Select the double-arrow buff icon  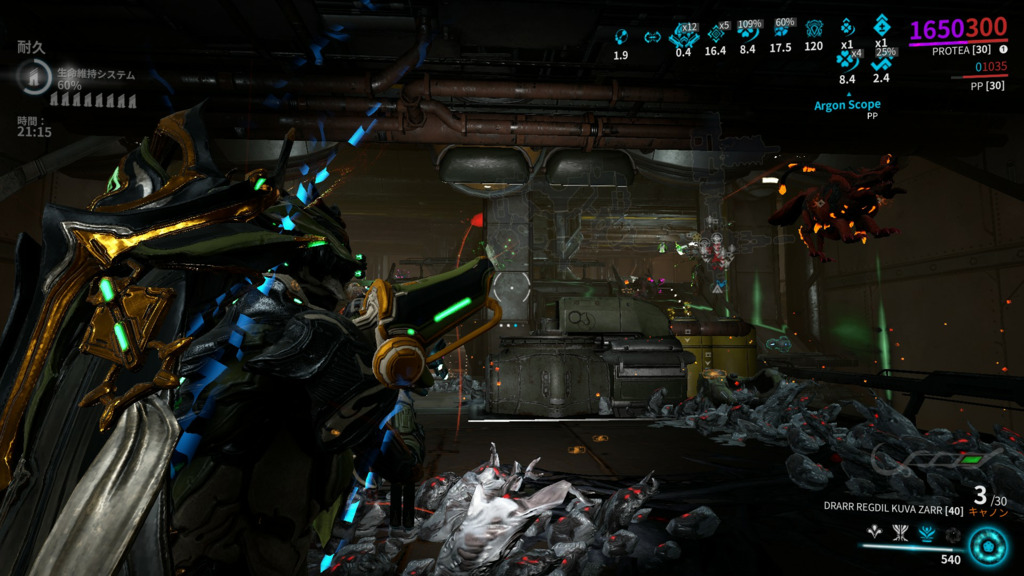[x=652, y=38]
